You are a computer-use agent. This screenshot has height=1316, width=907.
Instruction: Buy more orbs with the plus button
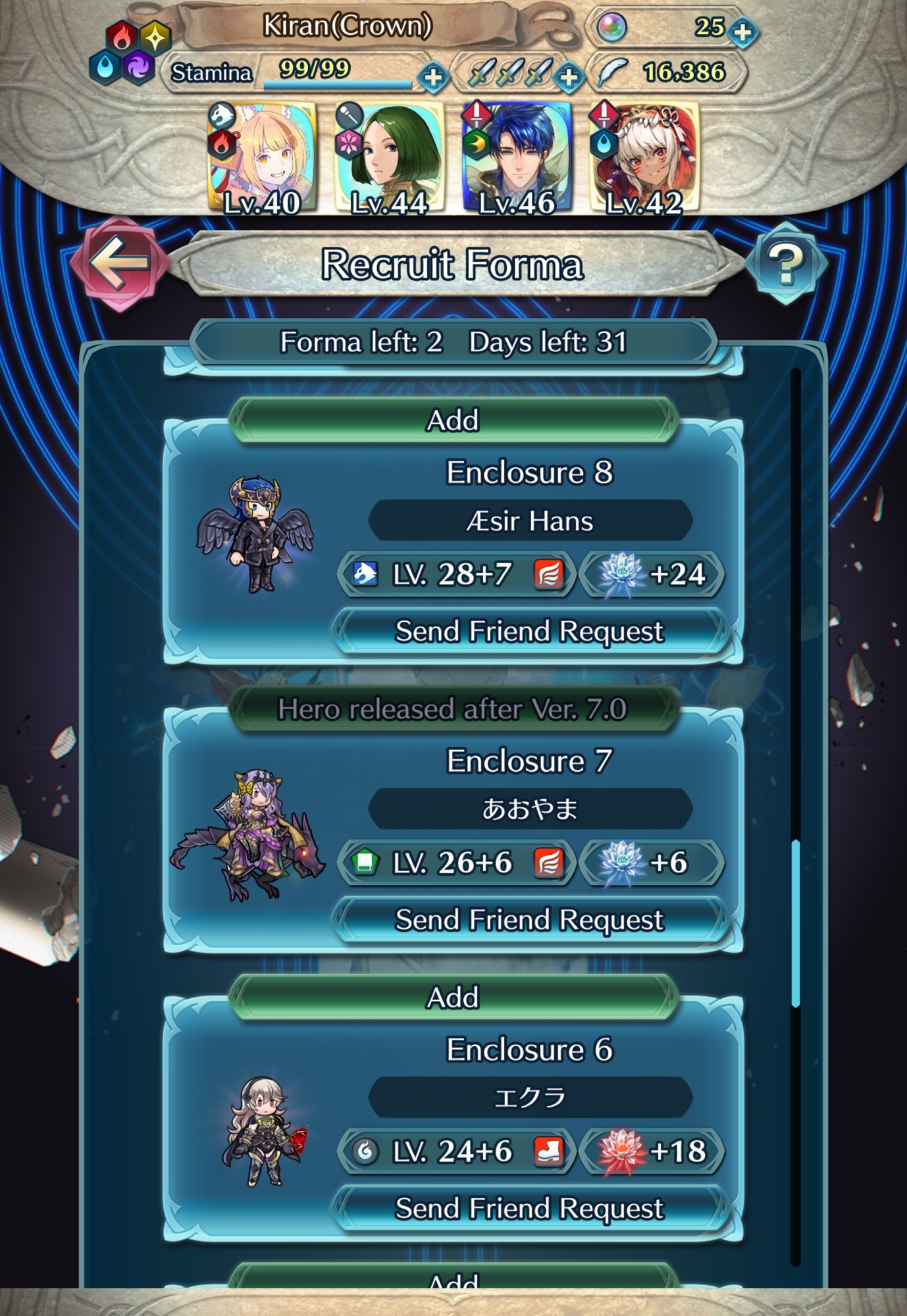743,32
